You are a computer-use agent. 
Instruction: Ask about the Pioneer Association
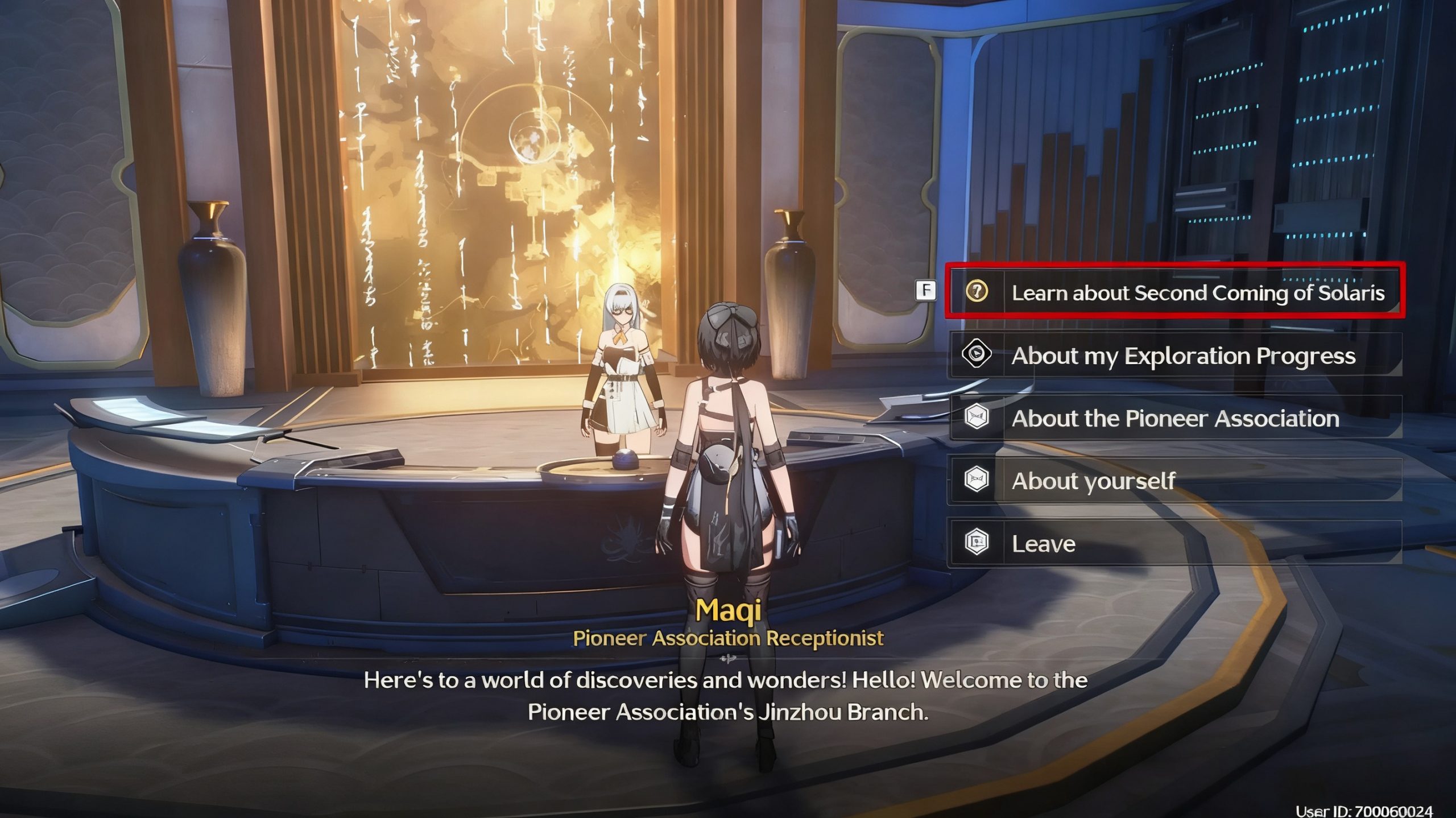click(1174, 418)
